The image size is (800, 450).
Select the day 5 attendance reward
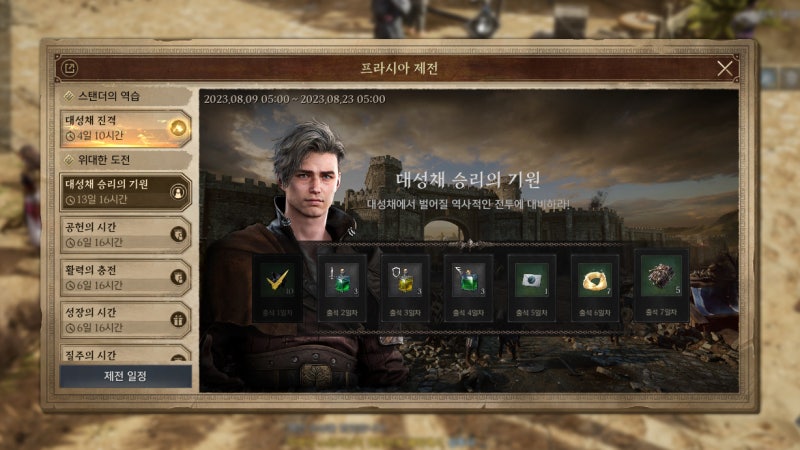click(533, 281)
